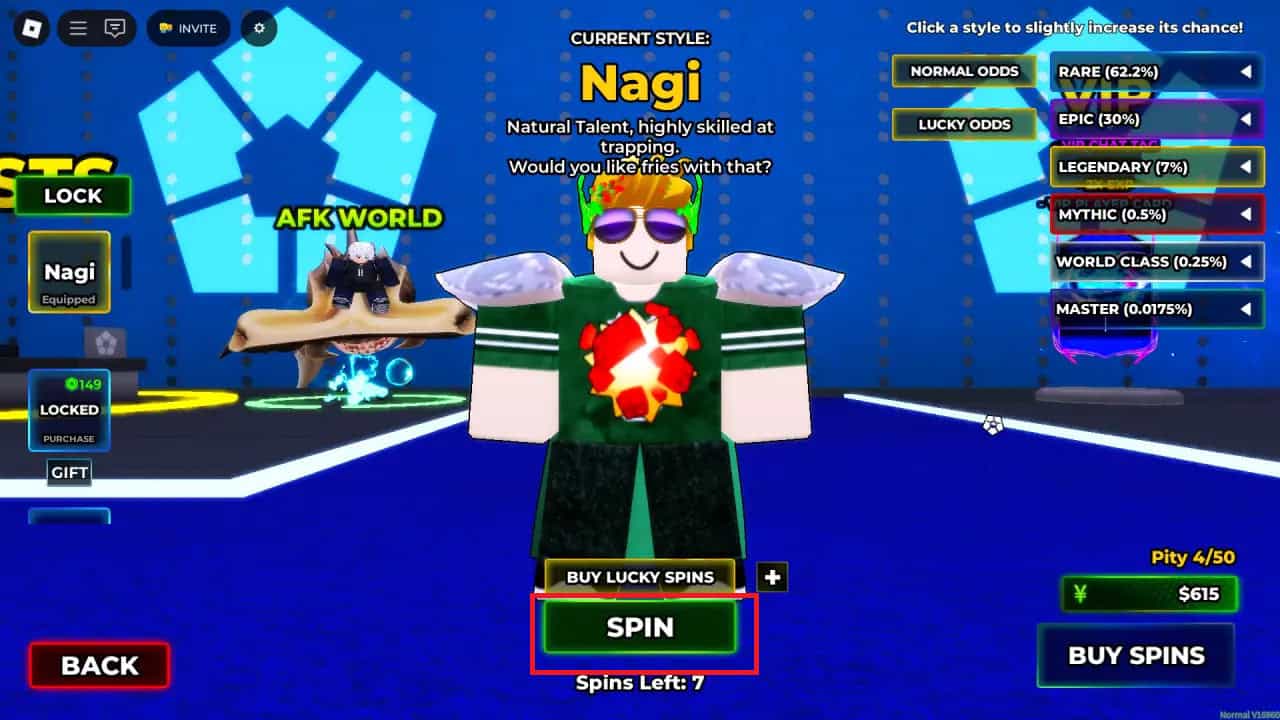Open the hamburger menu at top left

[x=77, y=28]
